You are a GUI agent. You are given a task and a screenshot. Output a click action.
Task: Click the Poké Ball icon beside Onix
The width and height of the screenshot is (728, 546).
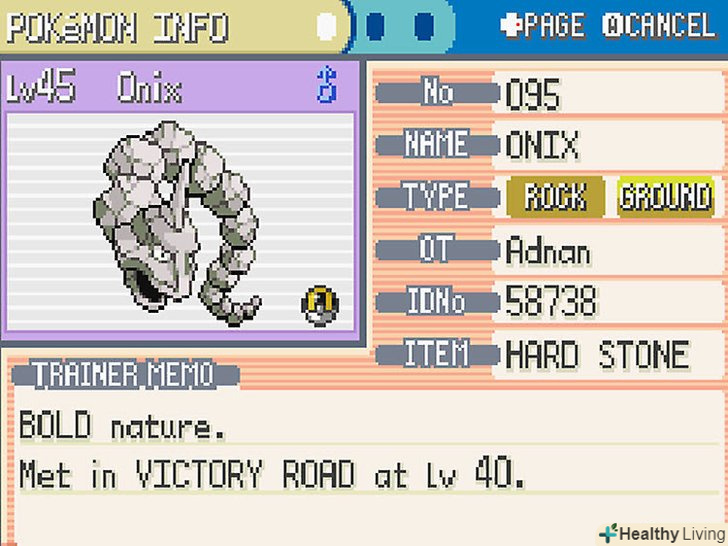[x=321, y=302]
